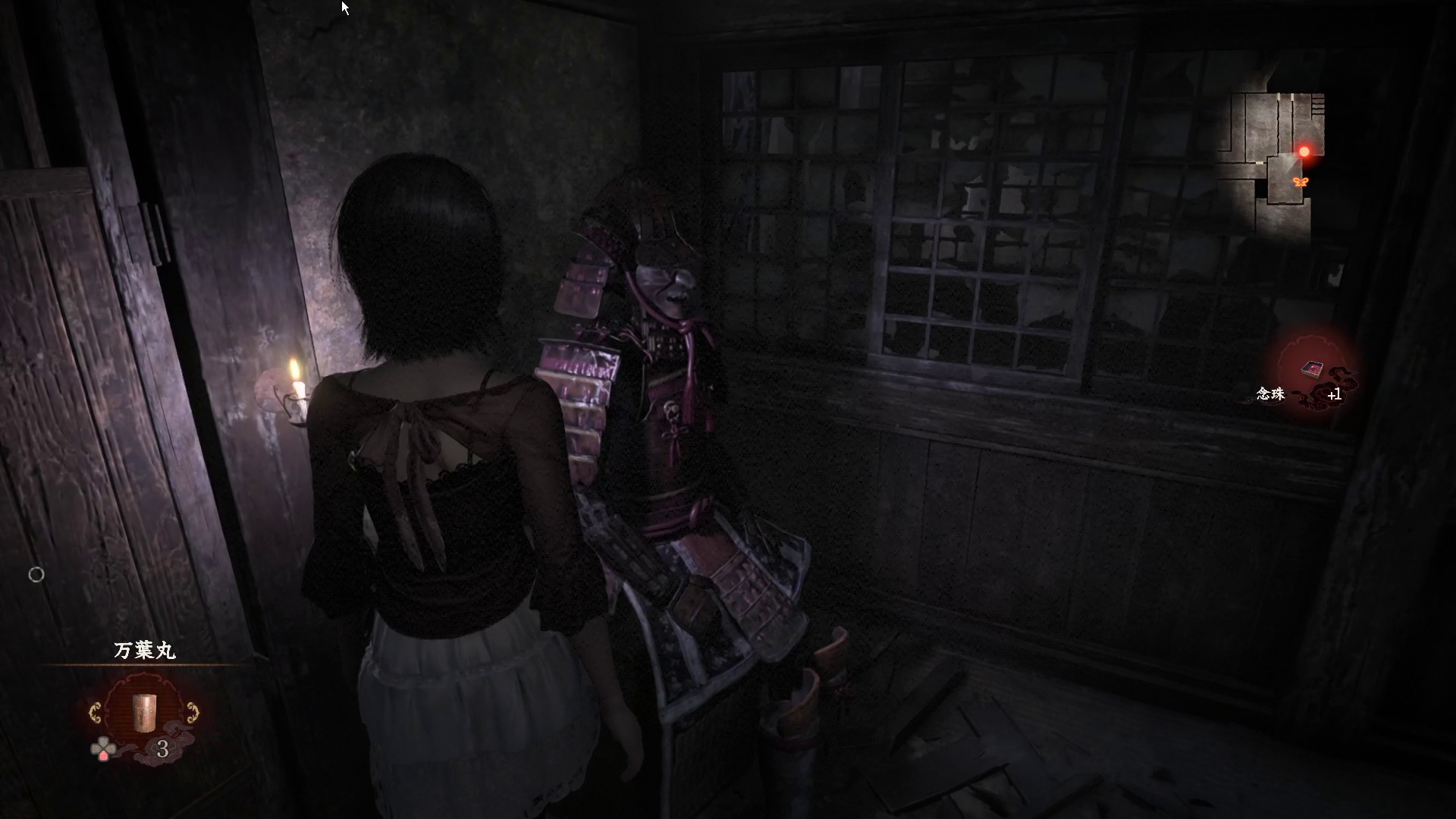Screen dimensions: 1456x819
Task: Use the 万葉丸 item slot
Action: [x=143, y=713]
